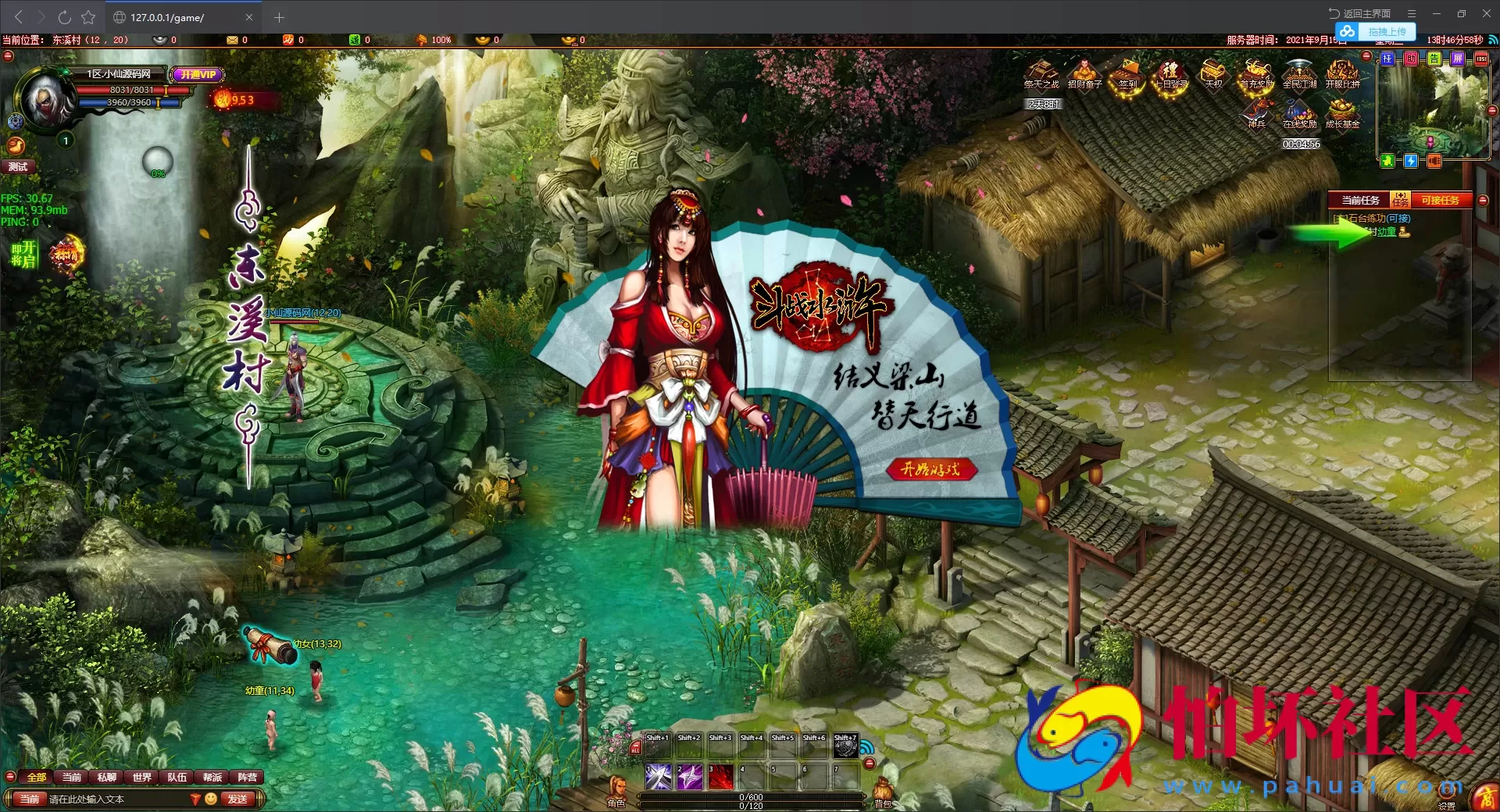Expand the 任务 quest tab between task headers
The height and width of the screenshot is (812, 1500).
(1401, 200)
